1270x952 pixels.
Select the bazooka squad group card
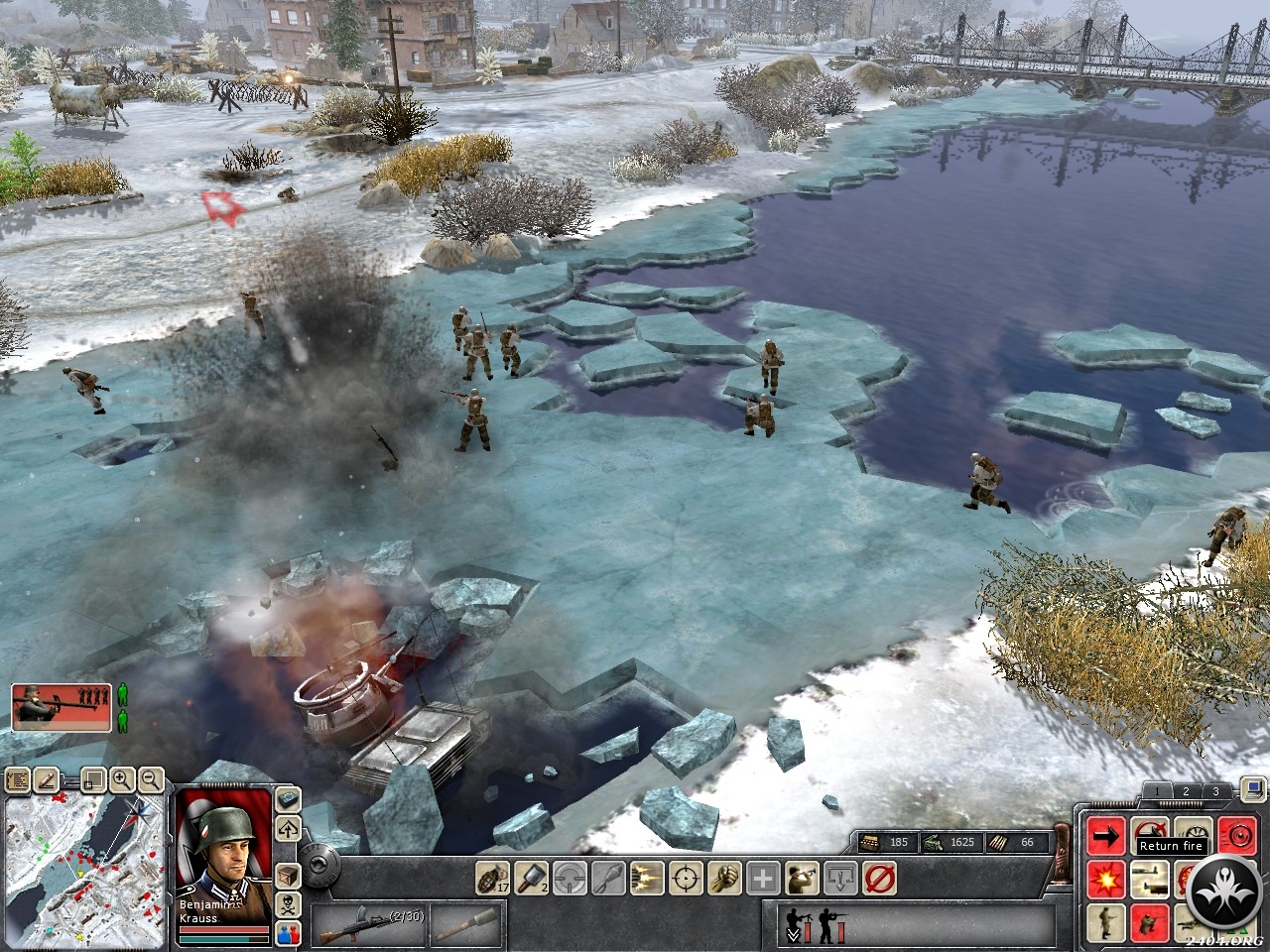[62, 706]
